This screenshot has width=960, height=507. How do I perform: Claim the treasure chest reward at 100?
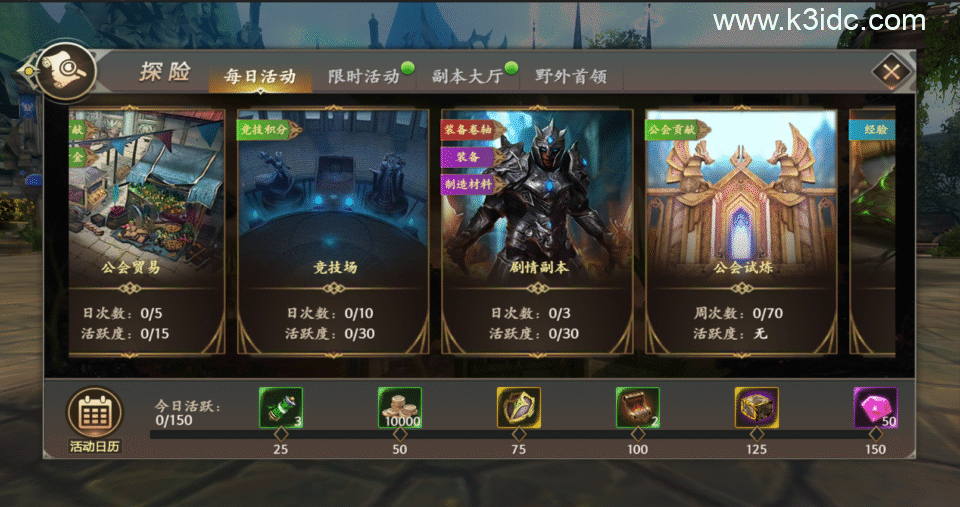pos(637,408)
